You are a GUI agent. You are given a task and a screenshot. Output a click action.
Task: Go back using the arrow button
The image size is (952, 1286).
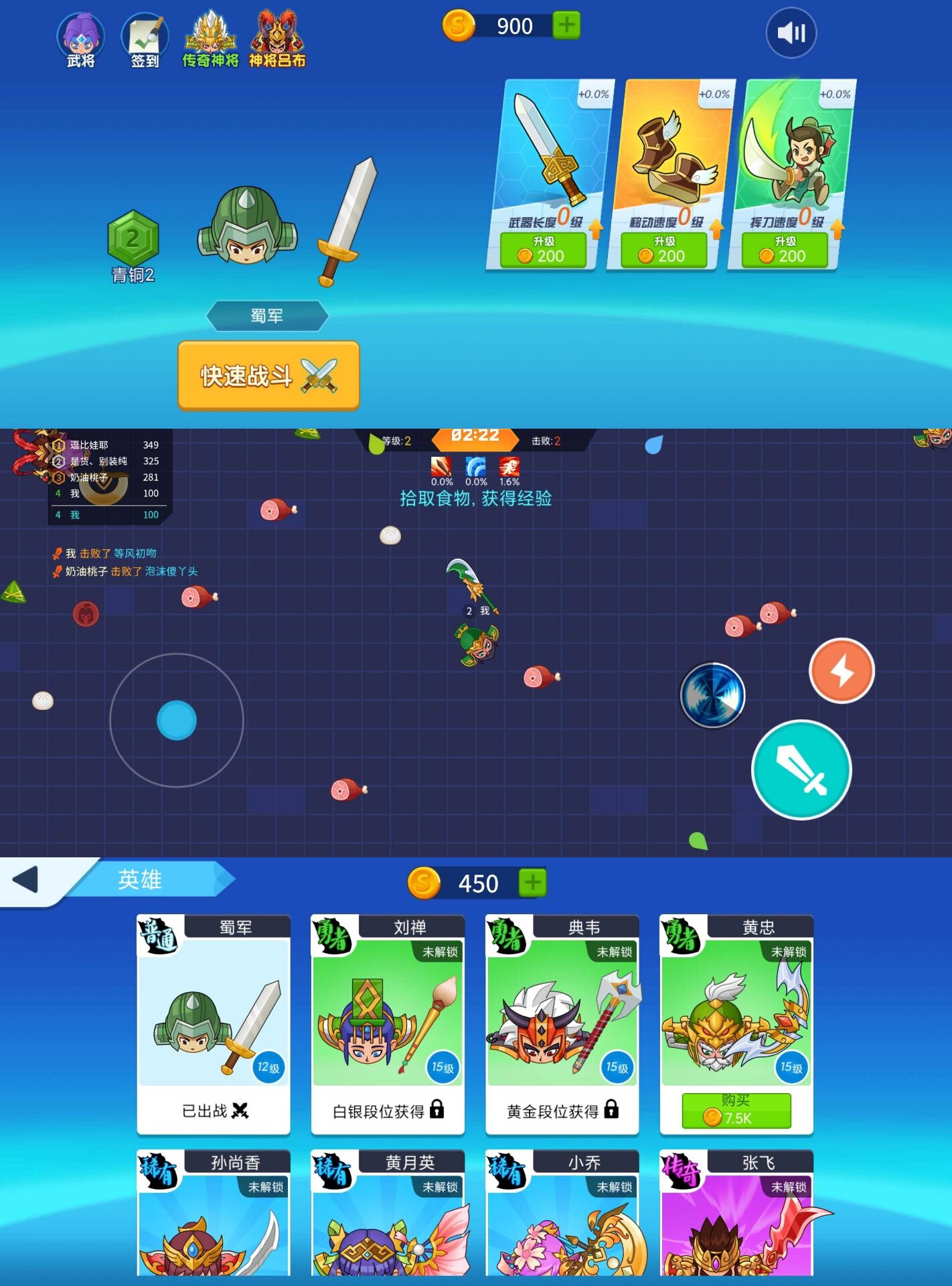pos(25,879)
